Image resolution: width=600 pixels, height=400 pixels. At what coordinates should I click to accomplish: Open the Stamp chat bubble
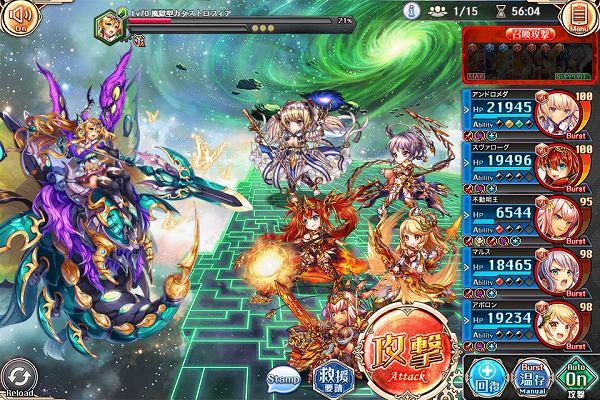[x=281, y=379]
